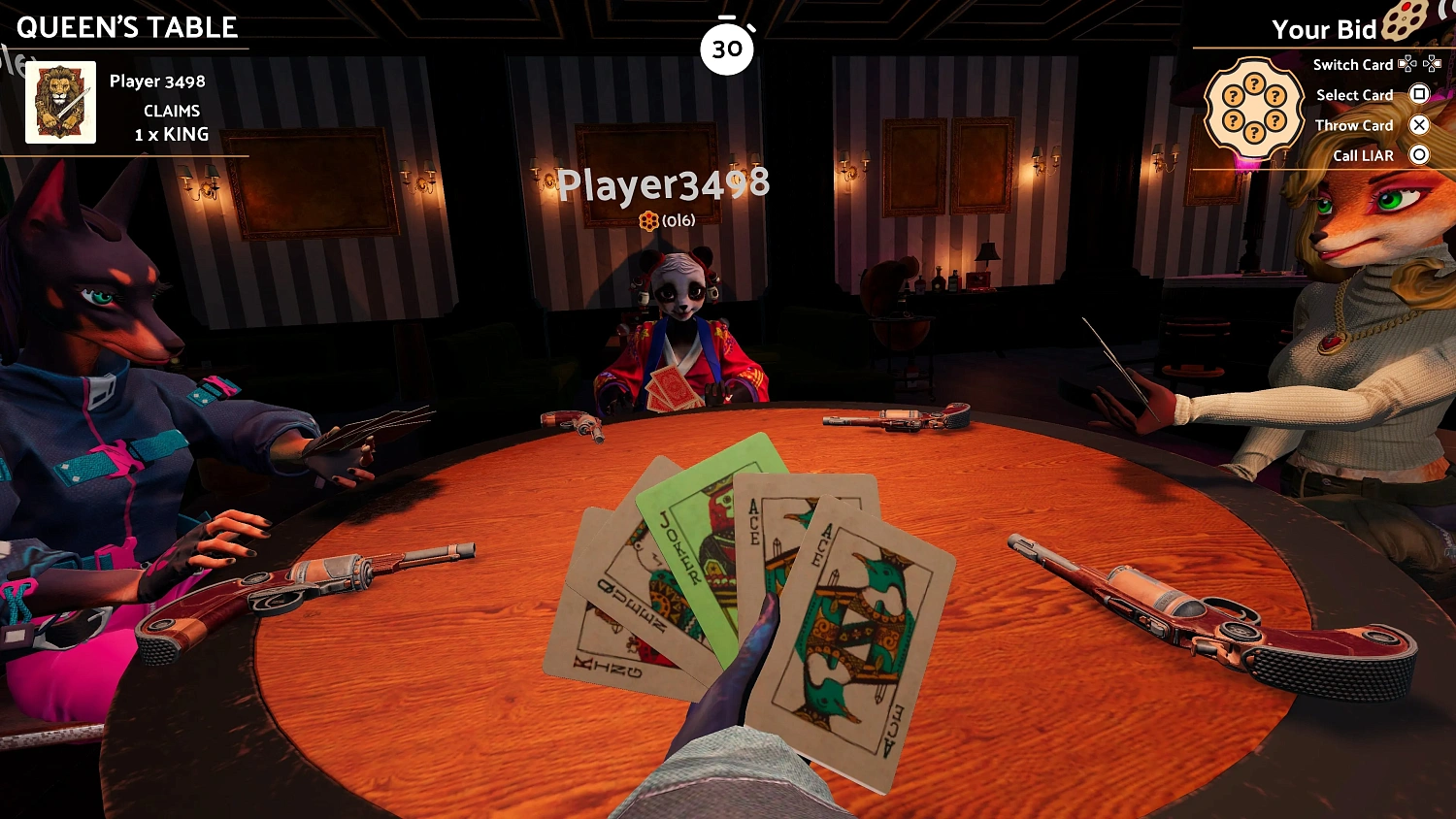Image resolution: width=1456 pixels, height=819 pixels.
Task: Click the QUEEN'S TABLE header
Action: (x=126, y=28)
